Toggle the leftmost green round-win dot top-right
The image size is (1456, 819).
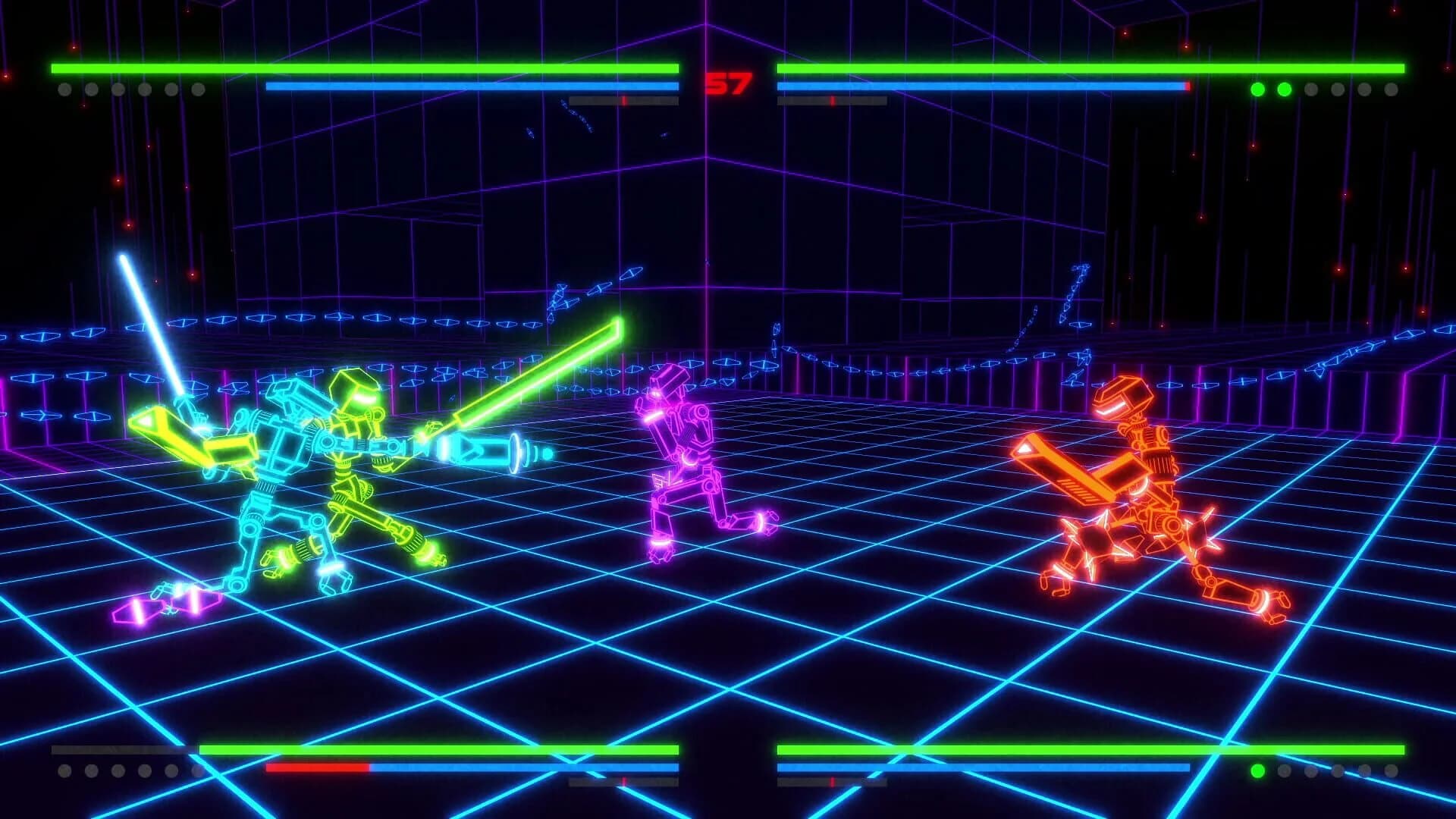point(1257,89)
